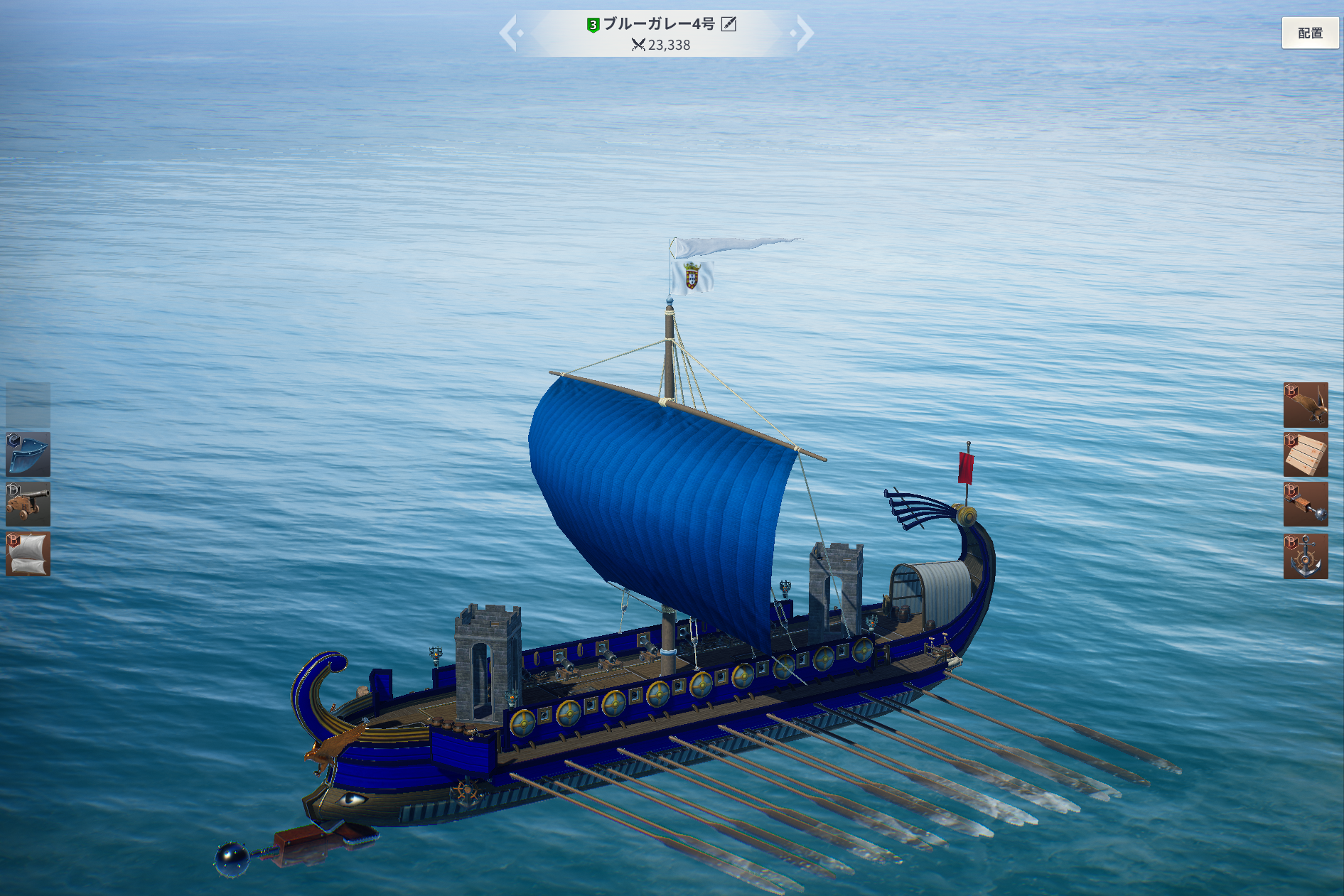This screenshot has height=896, width=1344.
Task: Select the empty equipment slot above the armor plate
Action: coord(28,404)
